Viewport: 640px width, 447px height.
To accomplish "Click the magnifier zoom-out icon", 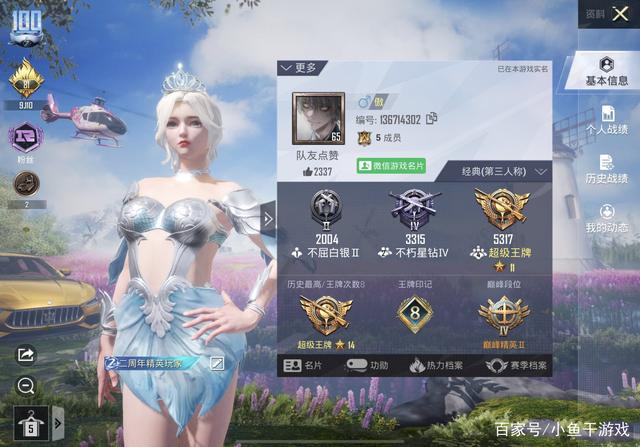I will (x=26, y=385).
